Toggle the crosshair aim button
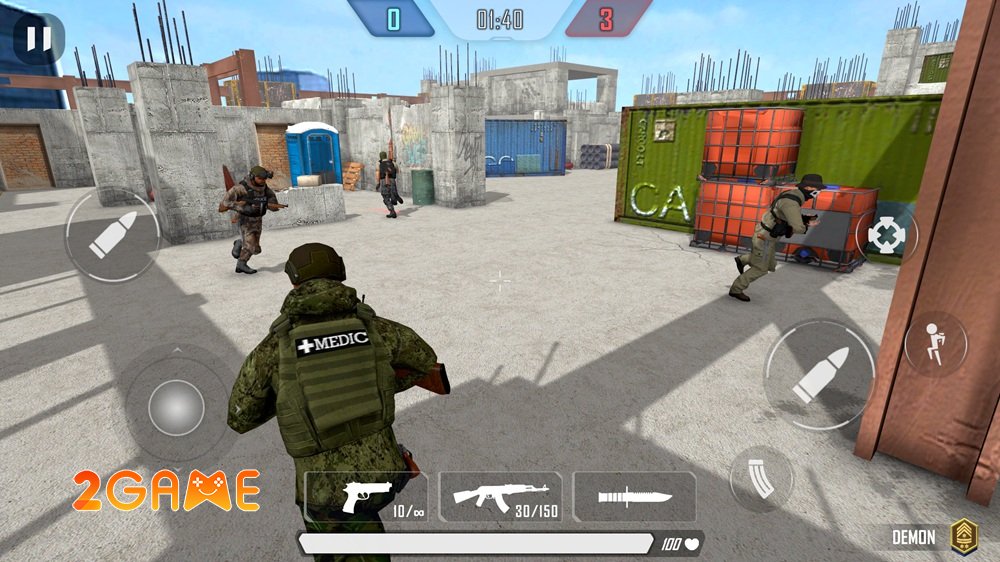Image resolution: width=1000 pixels, height=562 pixels. coord(885,236)
